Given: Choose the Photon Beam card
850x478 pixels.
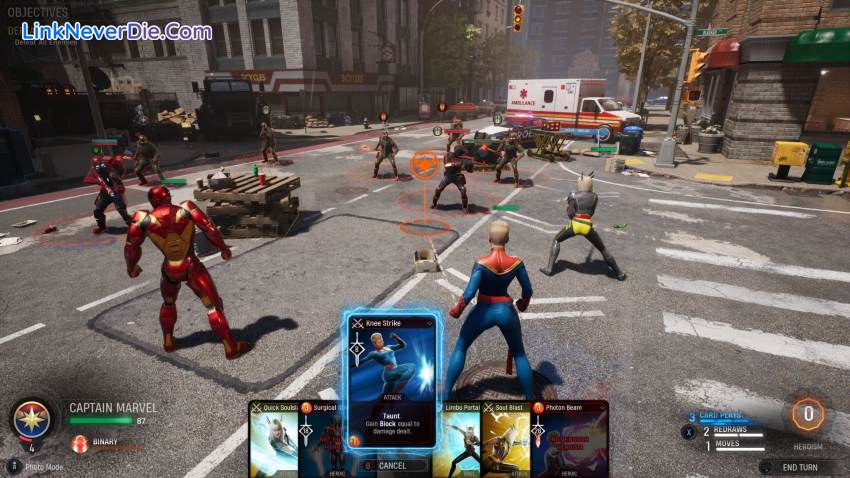Looking at the screenshot, I should click(570, 440).
